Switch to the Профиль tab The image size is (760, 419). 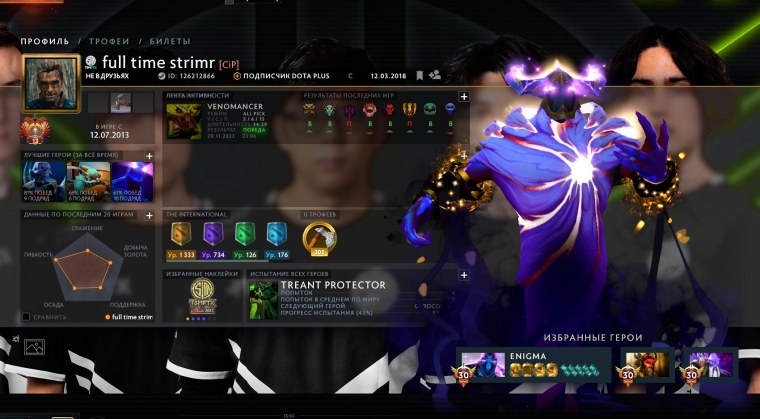click(44, 41)
